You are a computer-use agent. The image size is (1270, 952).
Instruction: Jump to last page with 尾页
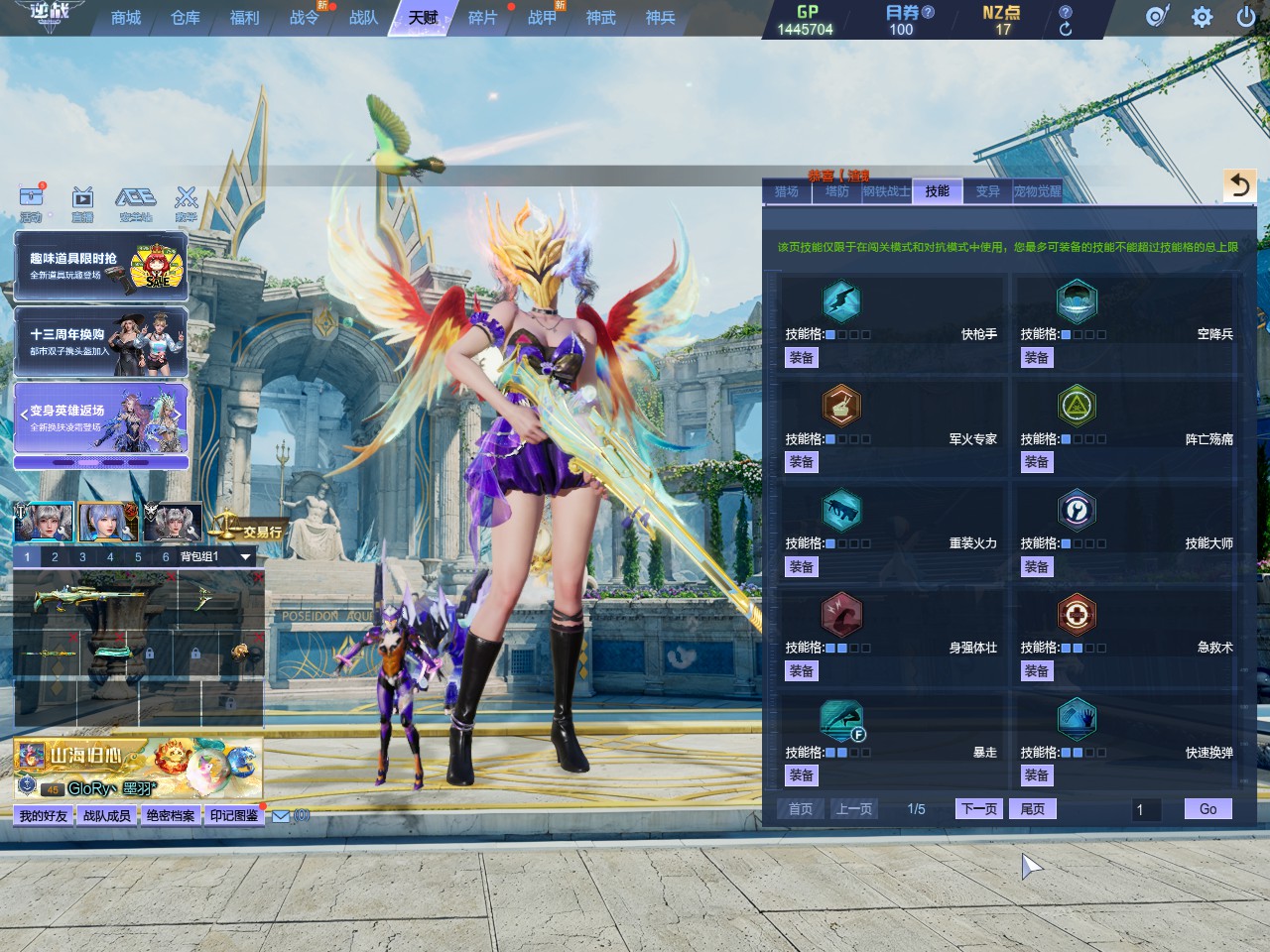tap(1032, 809)
